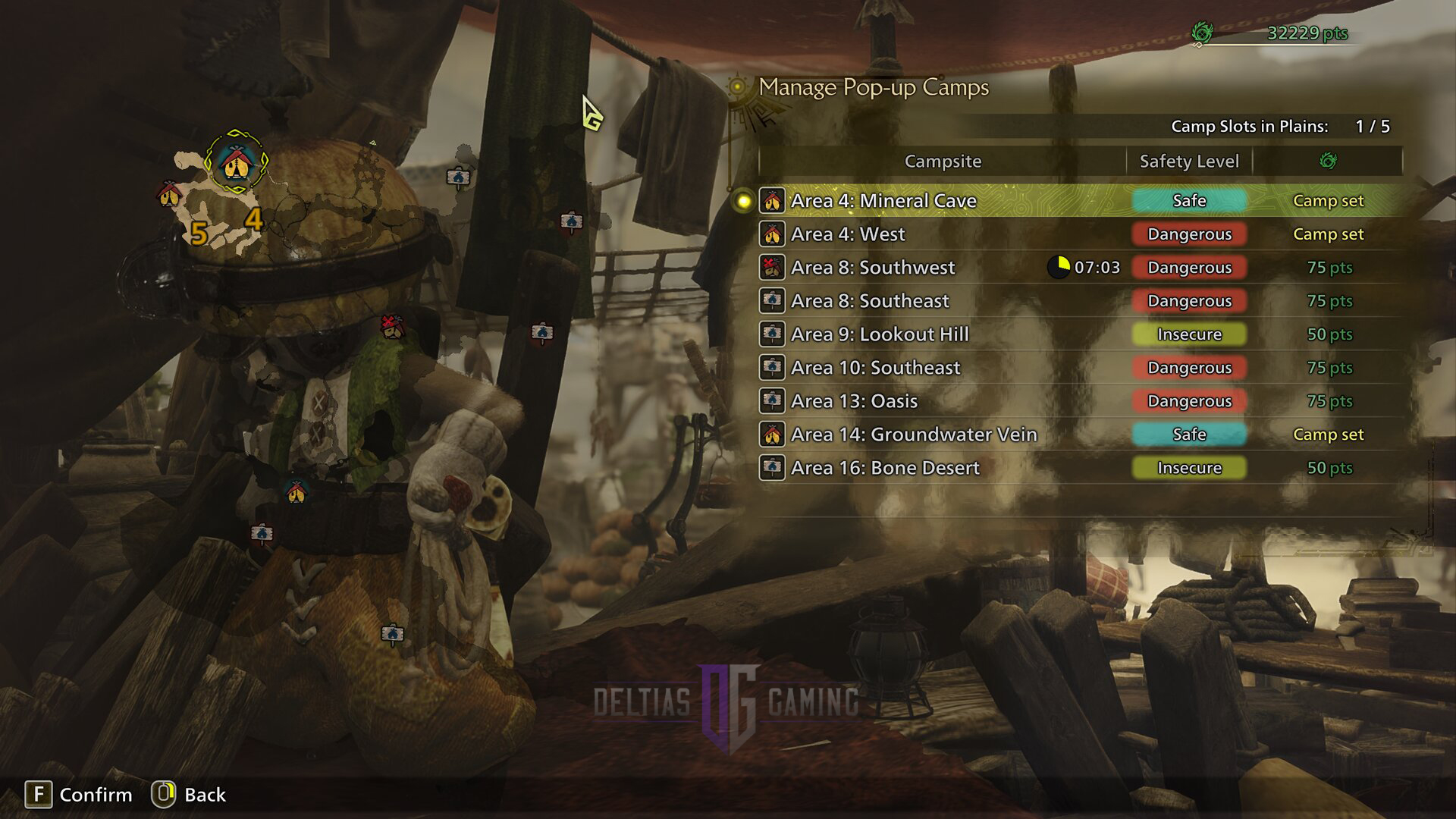This screenshot has height=819, width=1456.
Task: Choose Area 10: Southeast campsite
Action: pyautogui.click(x=875, y=368)
